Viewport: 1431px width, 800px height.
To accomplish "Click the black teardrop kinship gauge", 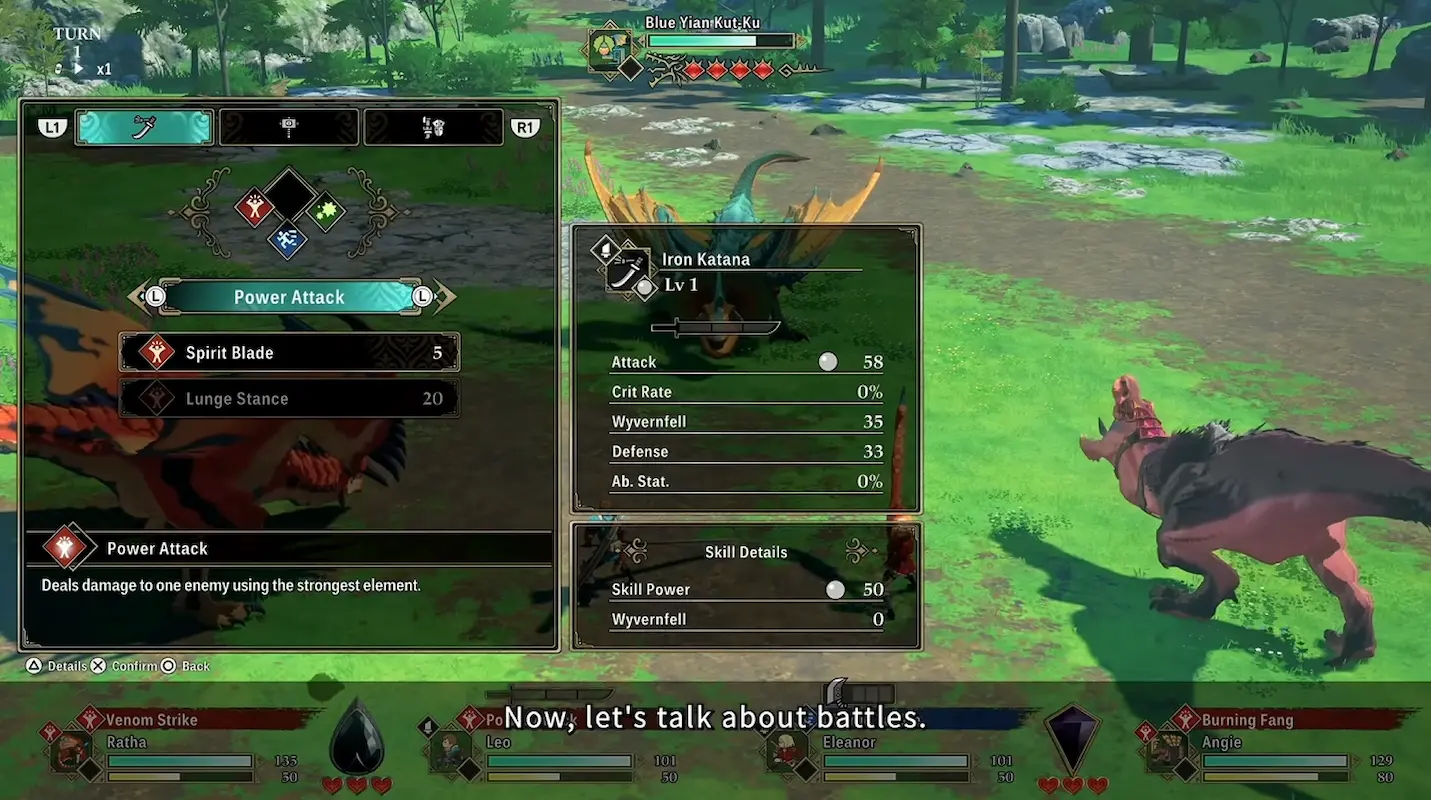I will click(x=357, y=738).
